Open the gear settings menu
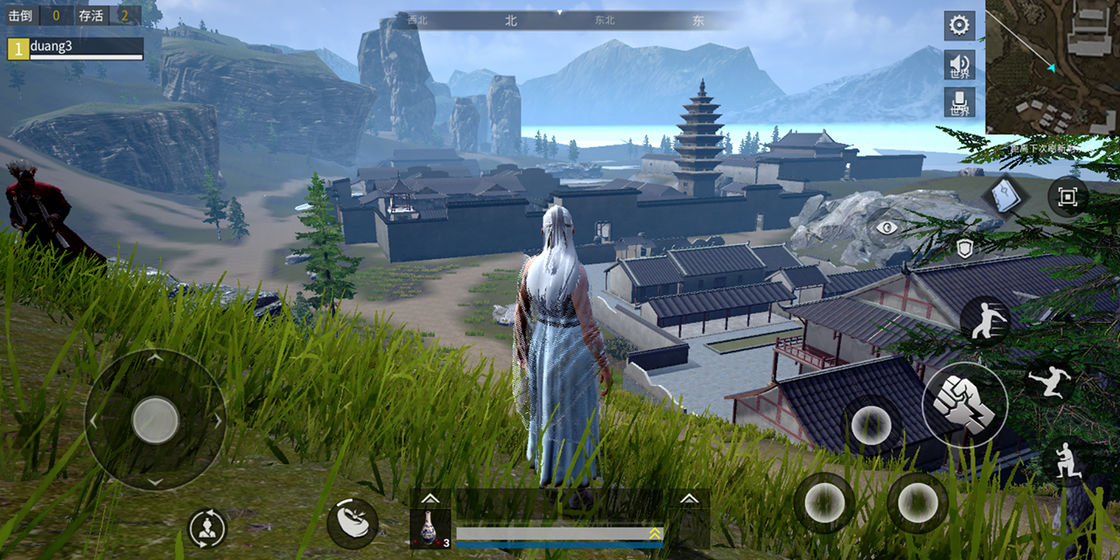Image resolution: width=1120 pixels, height=560 pixels. 959,25
